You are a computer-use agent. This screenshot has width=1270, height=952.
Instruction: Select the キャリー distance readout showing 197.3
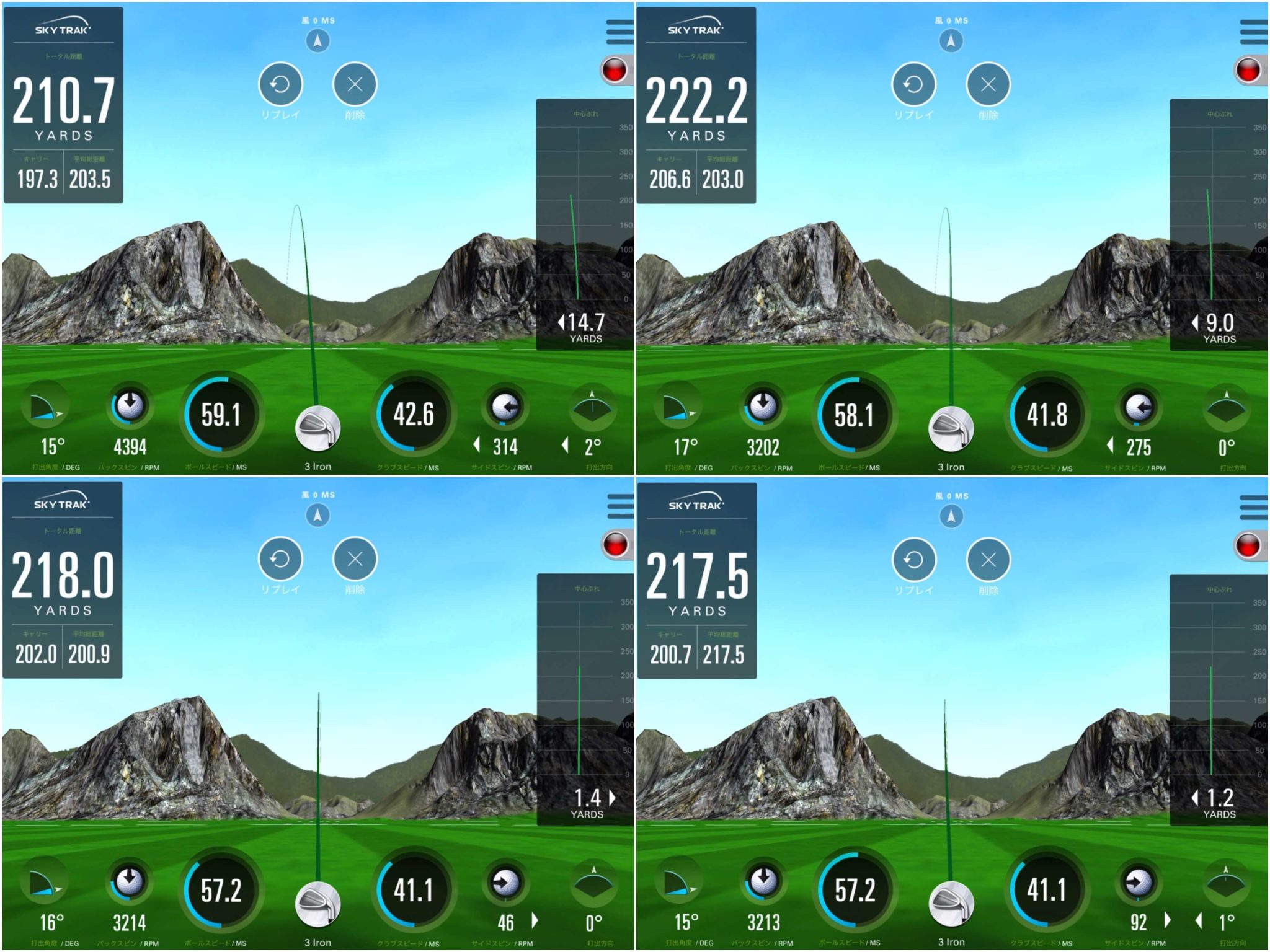[37, 177]
